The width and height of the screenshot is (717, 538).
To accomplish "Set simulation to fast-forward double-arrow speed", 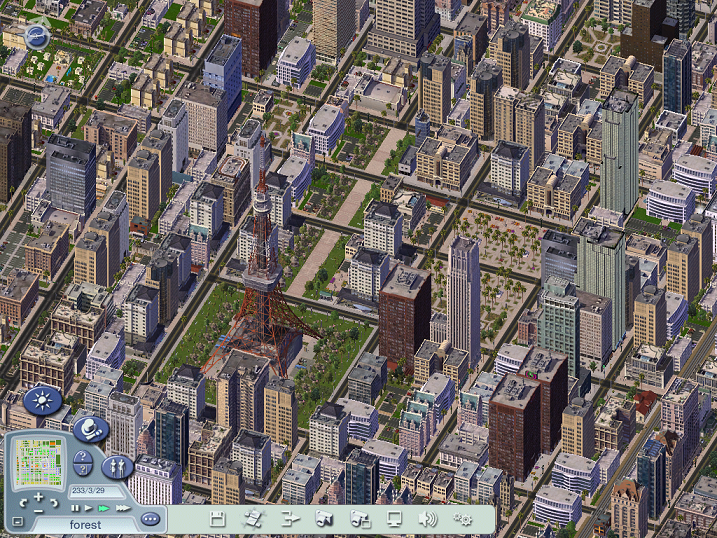I will (103, 508).
